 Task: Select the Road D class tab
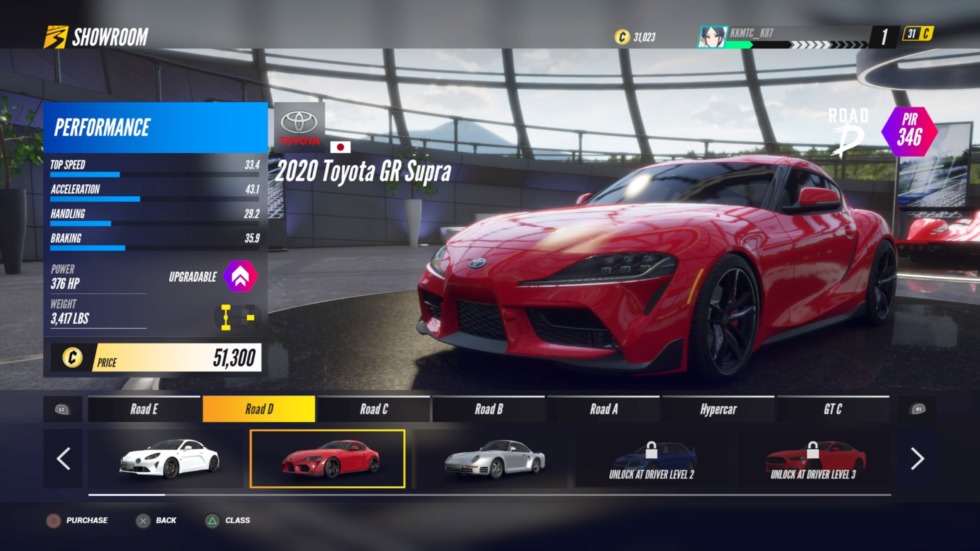(259, 409)
